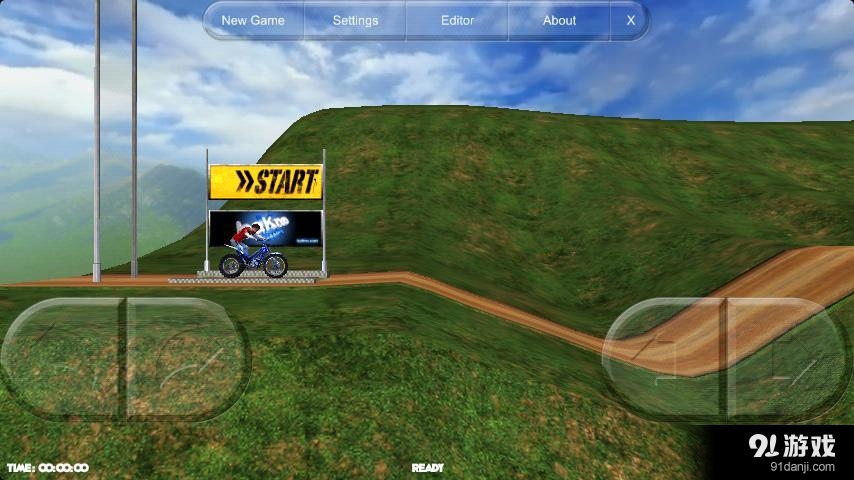Tap the lean-forward half of the tilt pad

coord(186,357)
